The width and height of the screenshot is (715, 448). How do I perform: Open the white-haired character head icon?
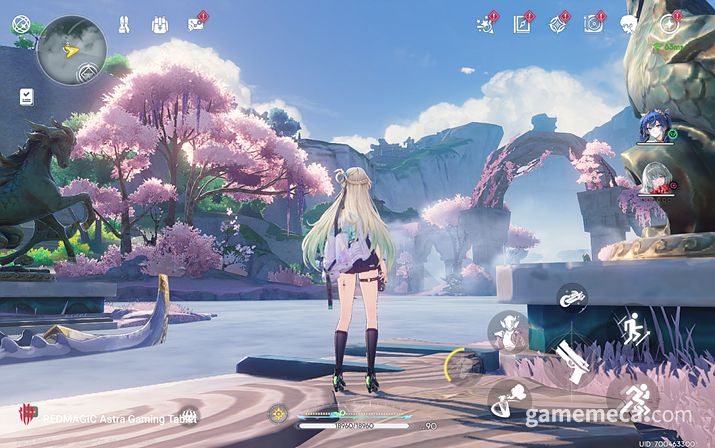pyautogui.click(x=629, y=24)
